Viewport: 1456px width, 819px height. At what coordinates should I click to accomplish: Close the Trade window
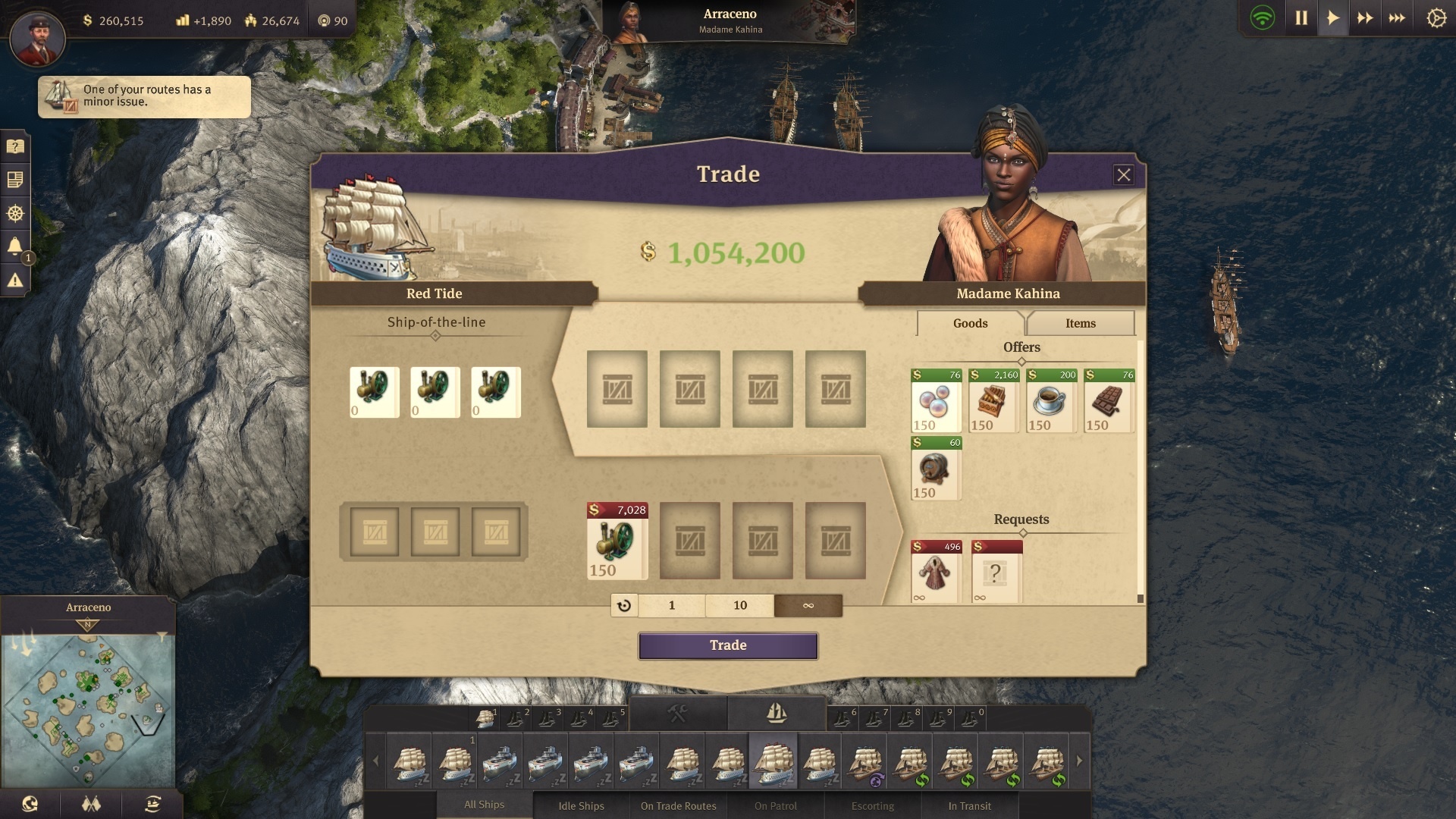[x=1123, y=175]
